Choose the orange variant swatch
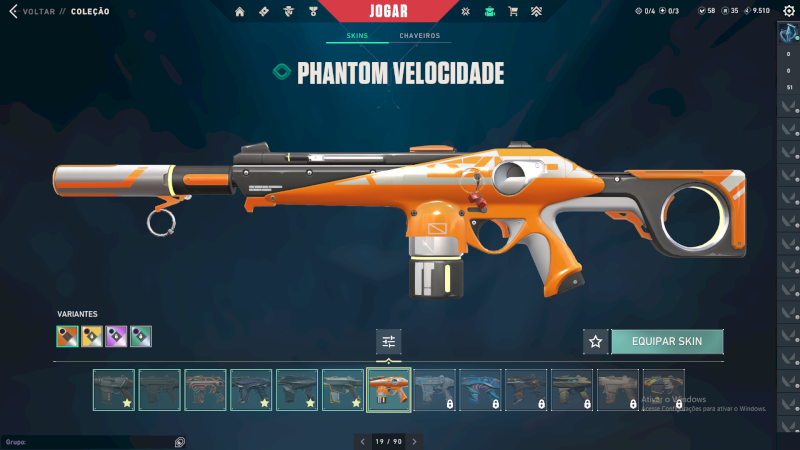The height and width of the screenshot is (450, 800). (x=67, y=336)
